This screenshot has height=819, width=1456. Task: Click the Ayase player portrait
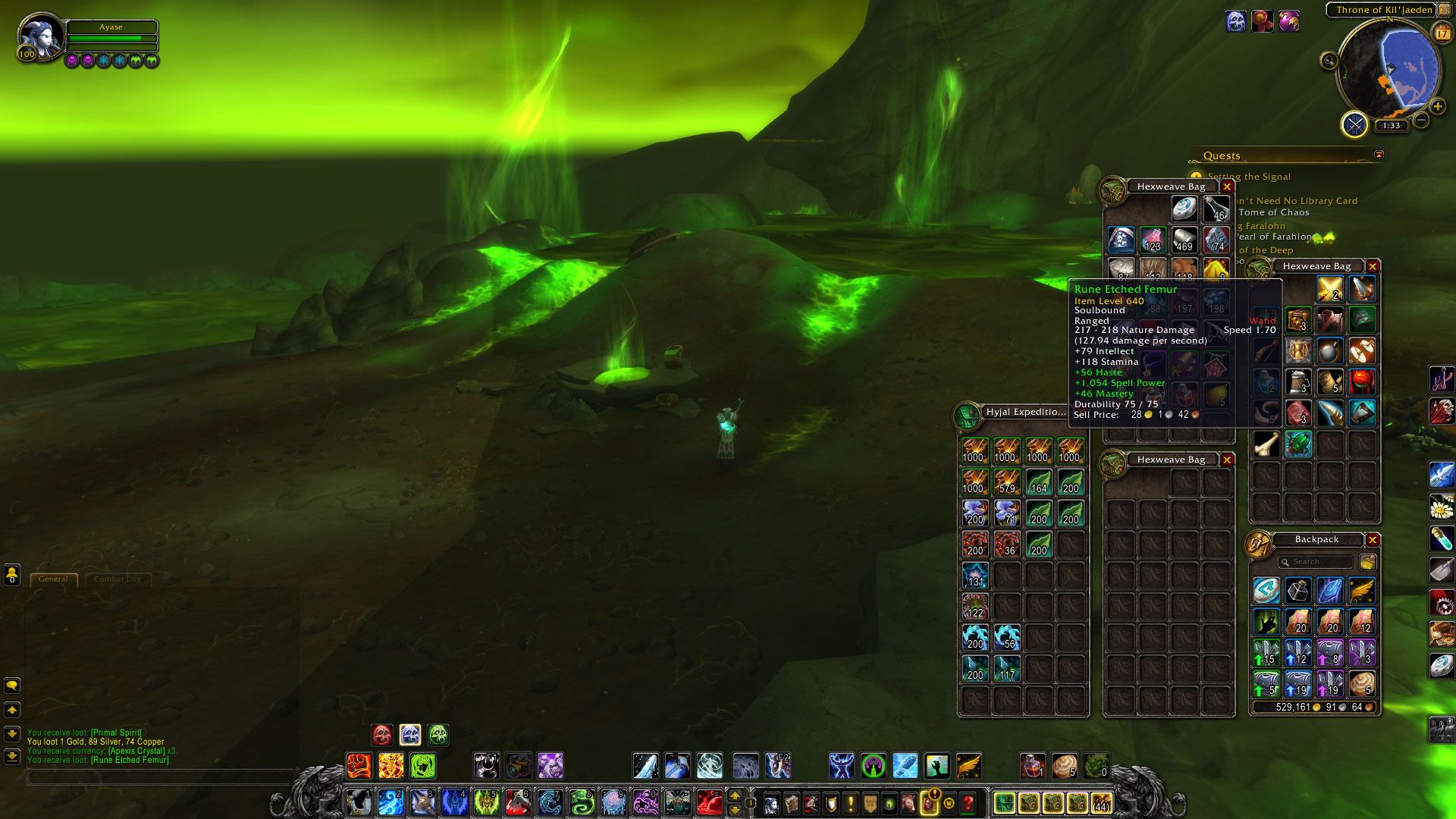tap(39, 35)
